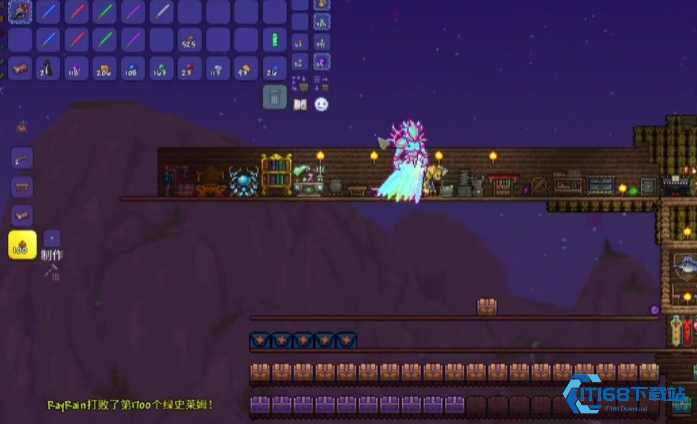Click the item stack showing 525
The width and height of the screenshot is (697, 424).
point(189,40)
